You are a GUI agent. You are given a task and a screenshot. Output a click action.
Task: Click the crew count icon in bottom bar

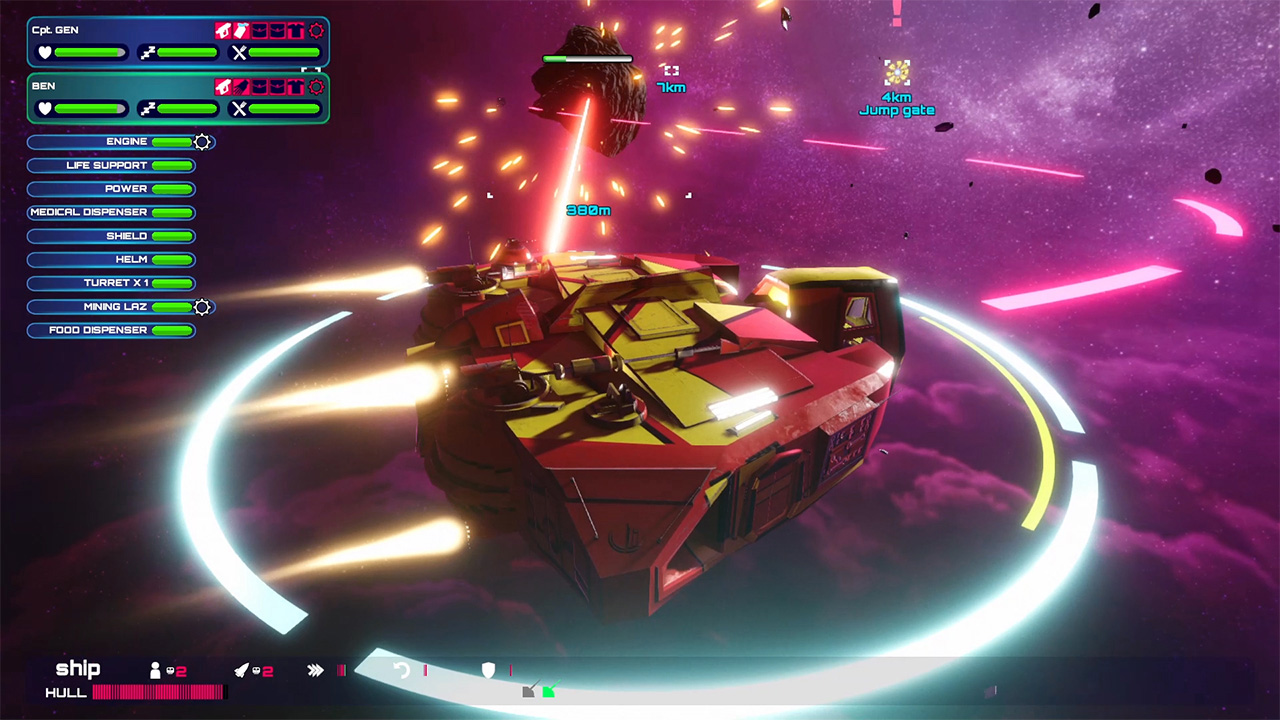tap(156, 669)
